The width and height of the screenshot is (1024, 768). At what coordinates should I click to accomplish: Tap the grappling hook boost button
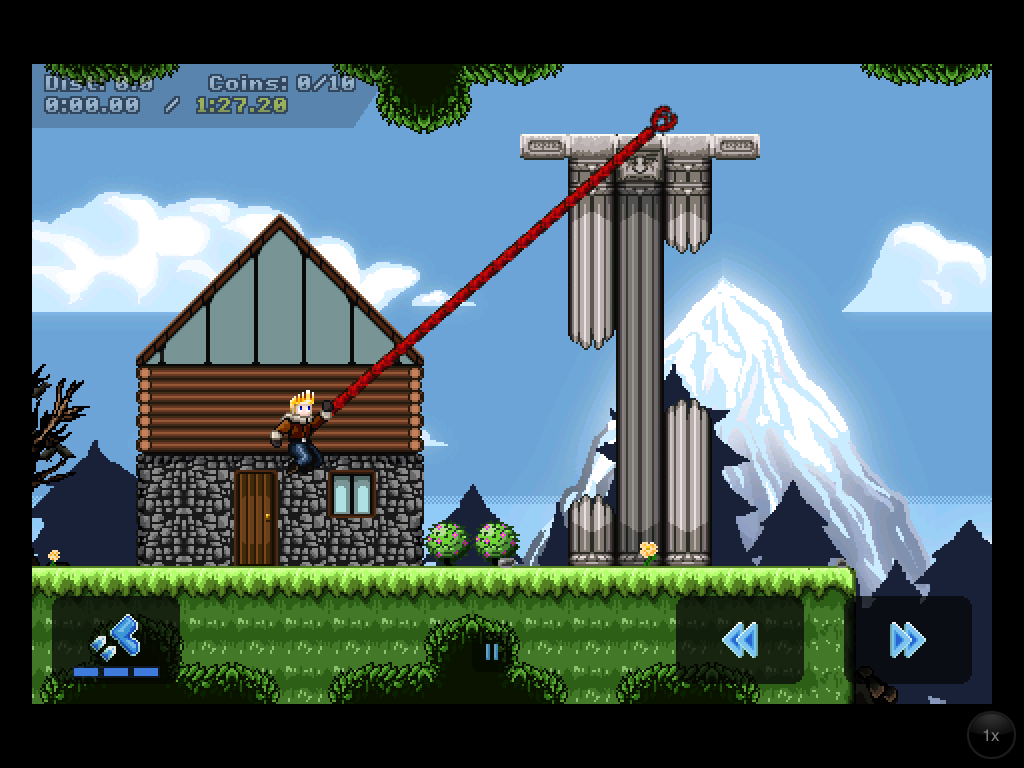coord(116,640)
